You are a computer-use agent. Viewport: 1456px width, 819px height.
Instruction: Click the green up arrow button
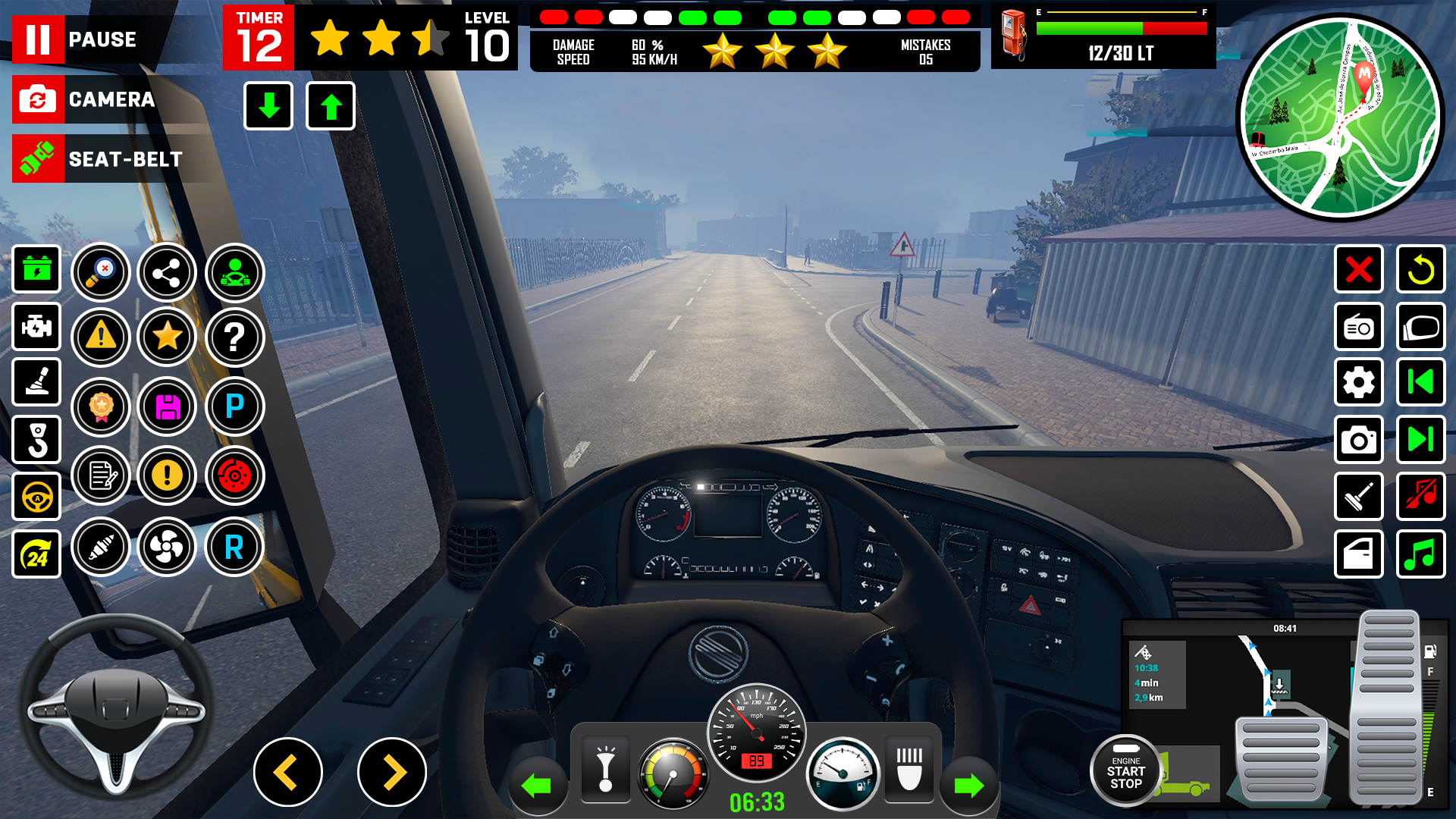(x=330, y=106)
